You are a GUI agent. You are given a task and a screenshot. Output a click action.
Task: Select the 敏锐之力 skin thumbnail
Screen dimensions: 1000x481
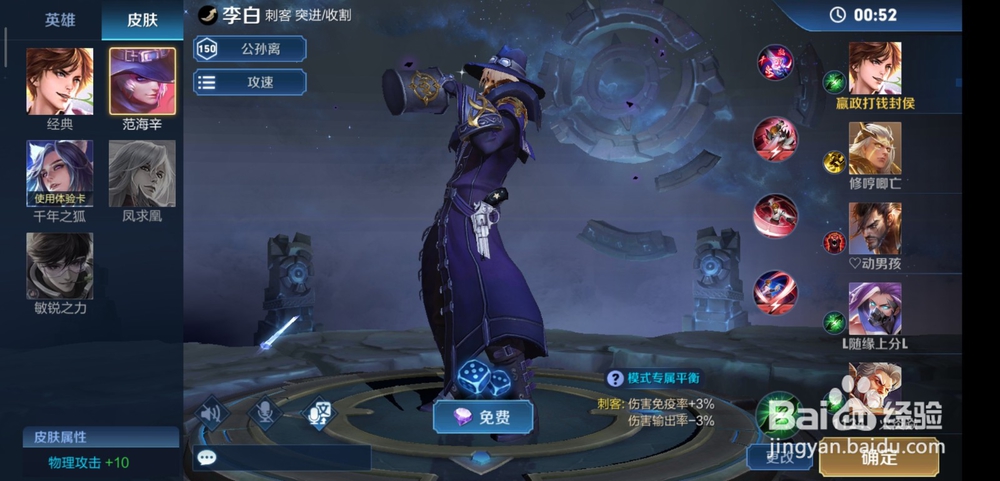[x=60, y=265]
